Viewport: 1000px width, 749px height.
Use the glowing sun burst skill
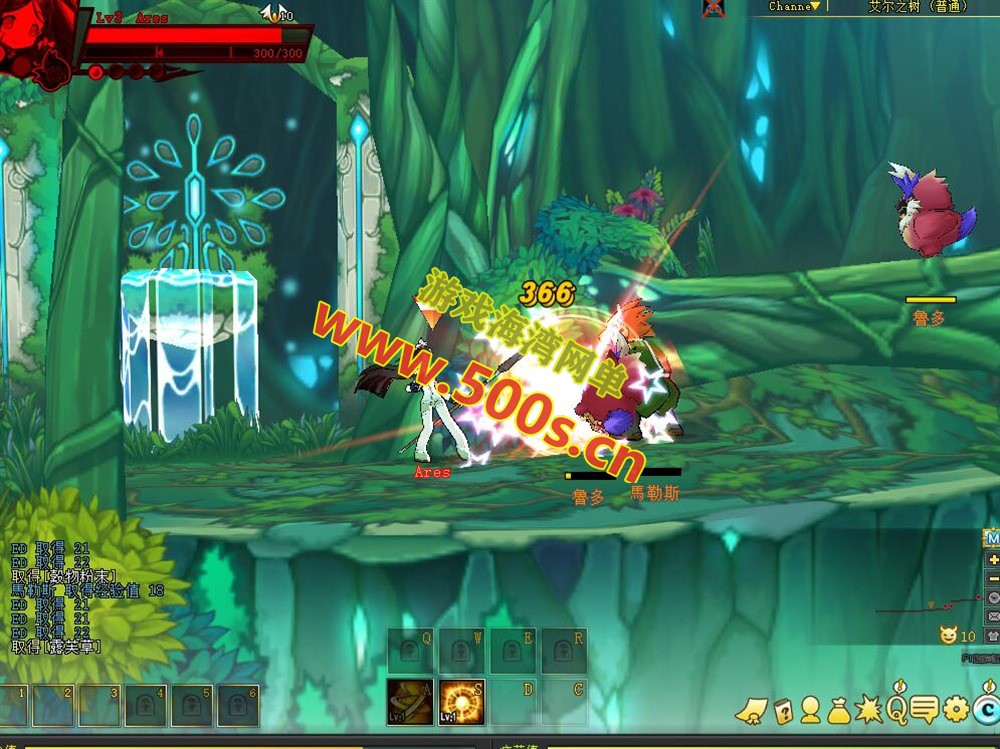462,699
